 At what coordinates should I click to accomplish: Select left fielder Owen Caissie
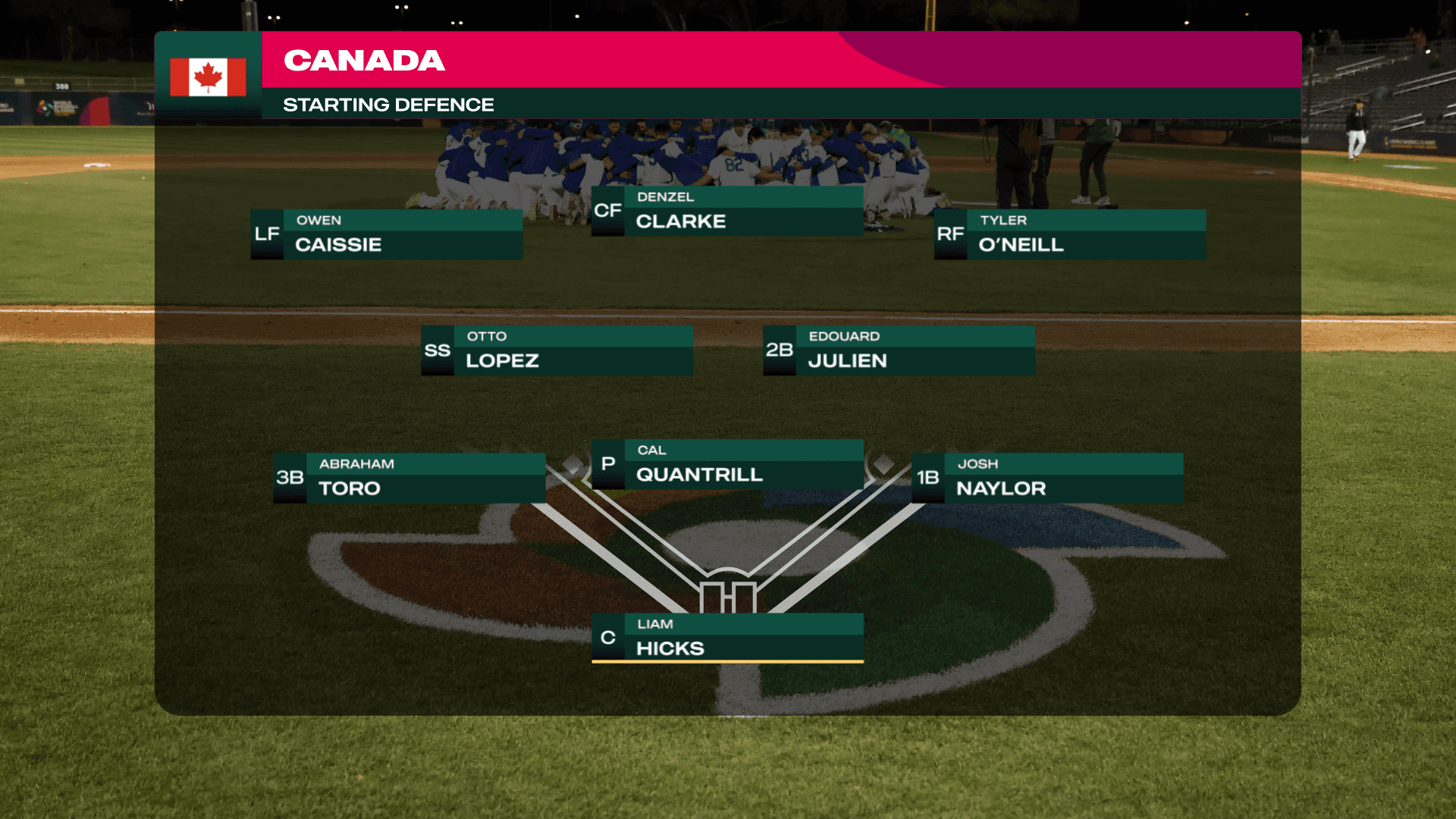tap(387, 234)
